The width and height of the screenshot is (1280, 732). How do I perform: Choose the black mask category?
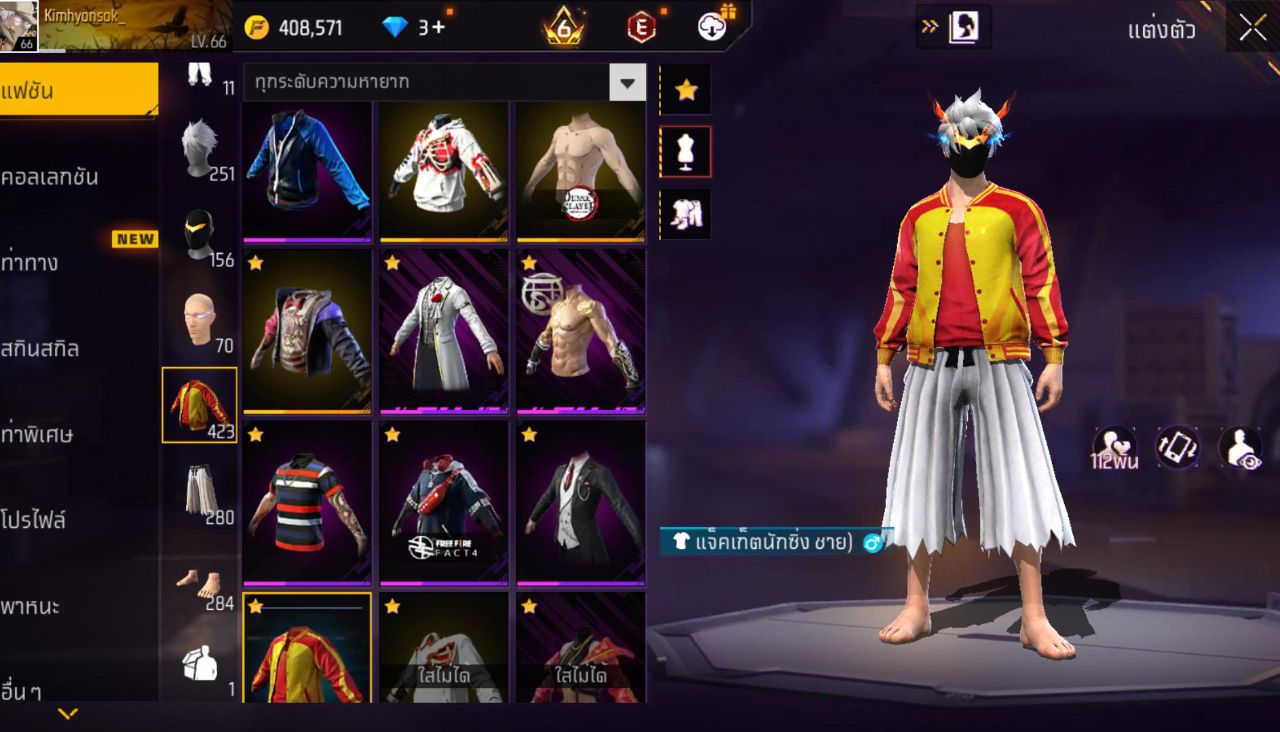(200, 234)
